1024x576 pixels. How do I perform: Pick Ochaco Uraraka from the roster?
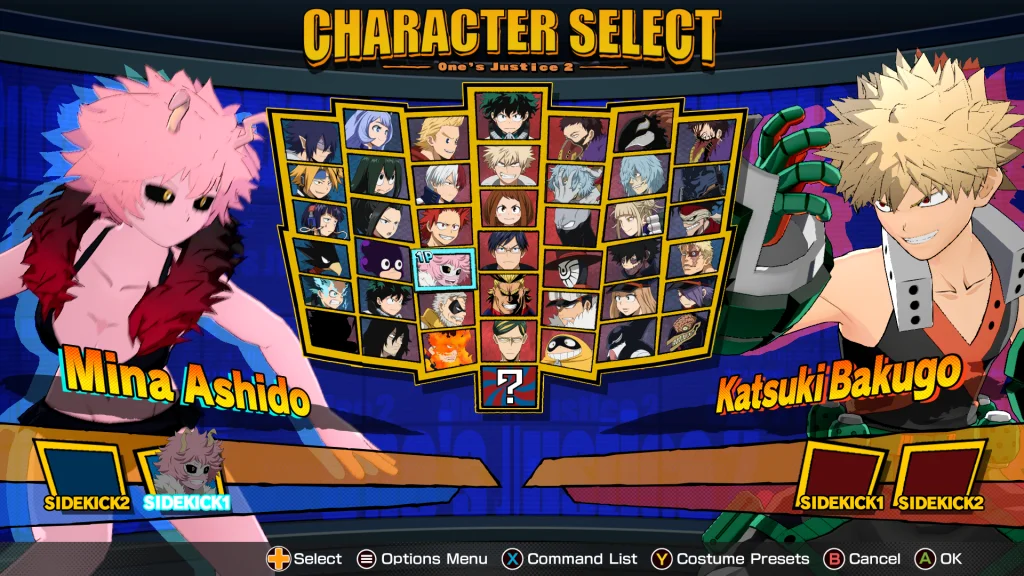click(x=509, y=207)
